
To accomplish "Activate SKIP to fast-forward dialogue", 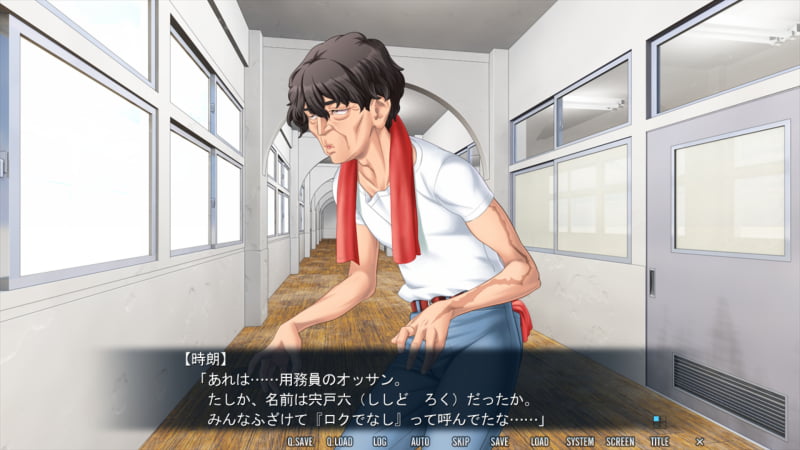I will [460, 441].
